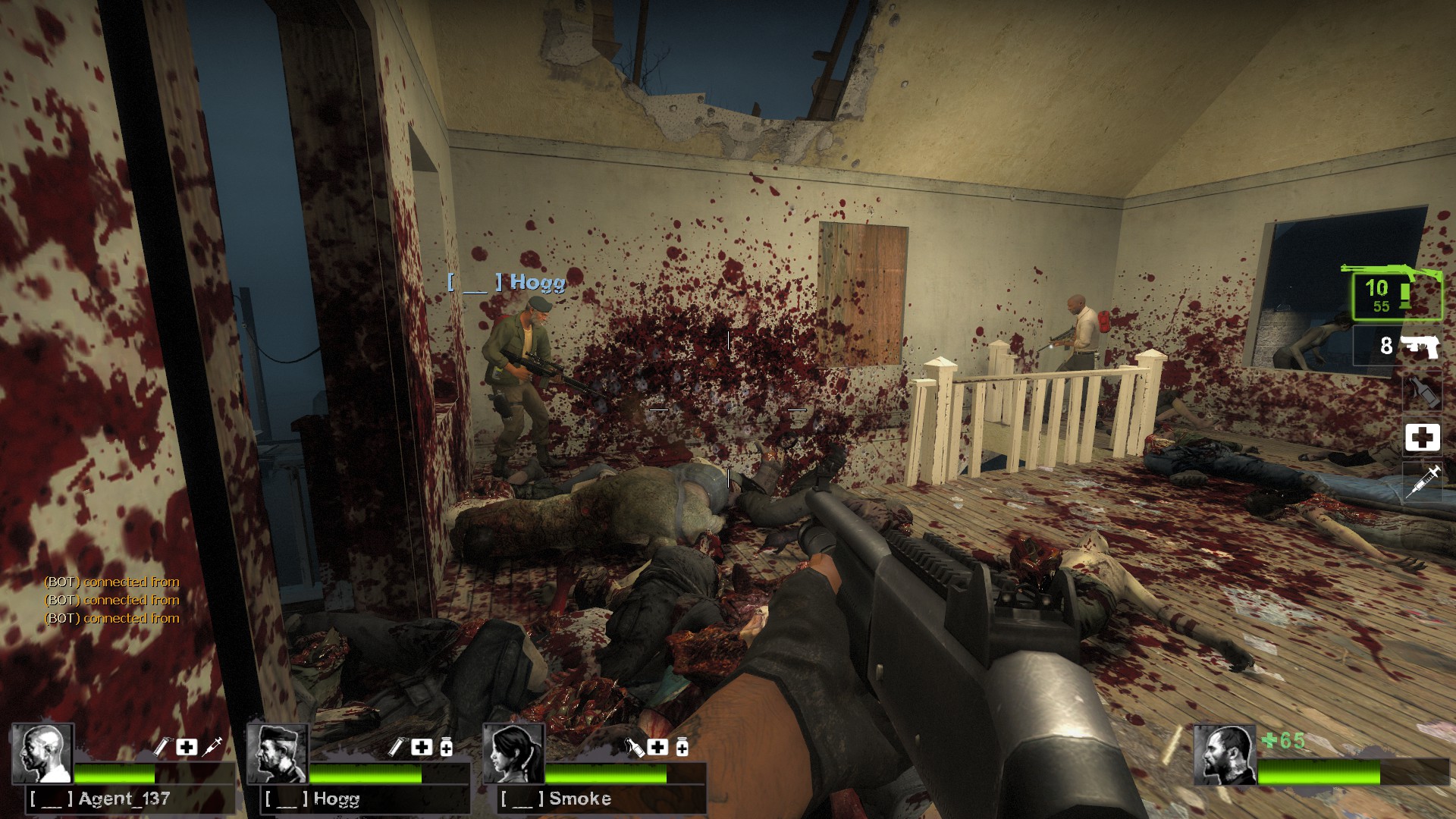Equip the molotov from the weapon list
Screen dimensions: 1456x819
point(1421,391)
